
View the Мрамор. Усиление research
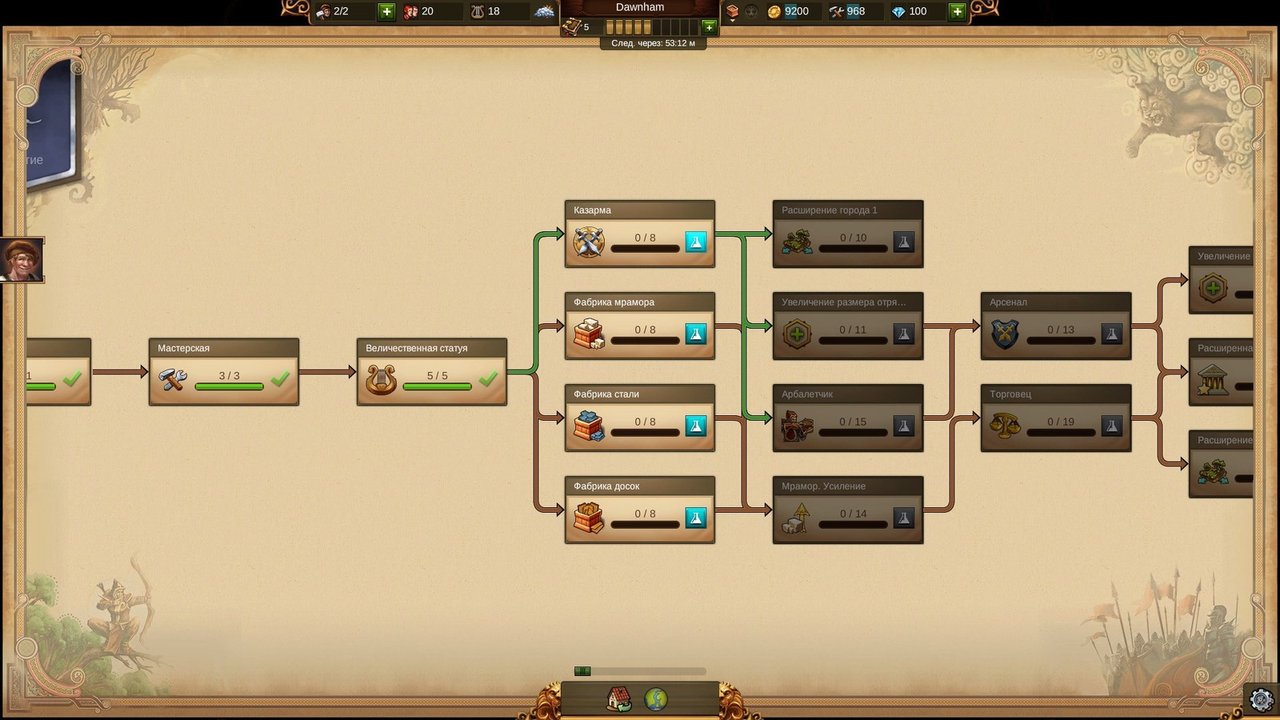pyautogui.click(x=847, y=510)
